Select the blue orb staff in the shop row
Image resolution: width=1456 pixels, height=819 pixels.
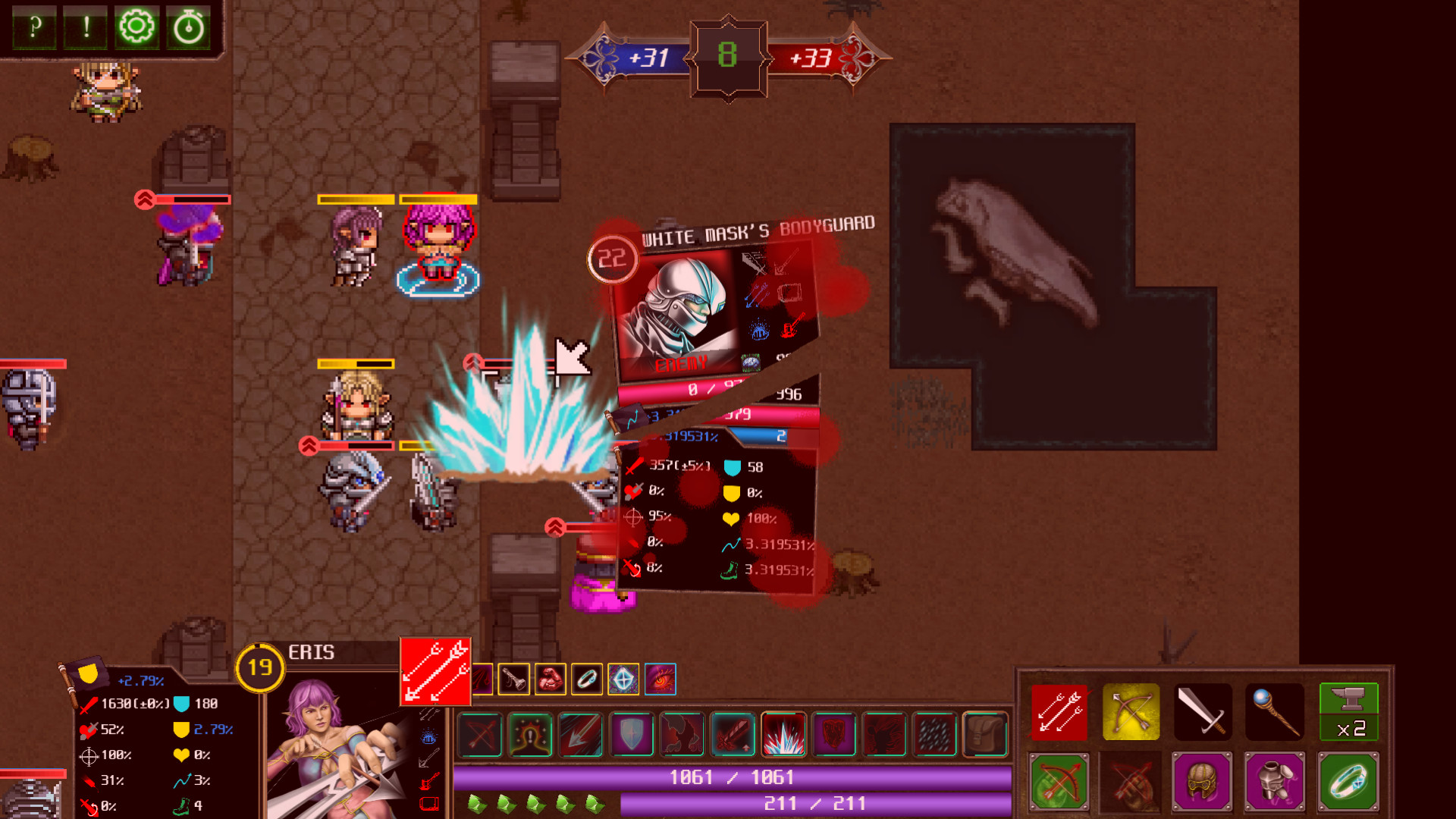click(1276, 711)
